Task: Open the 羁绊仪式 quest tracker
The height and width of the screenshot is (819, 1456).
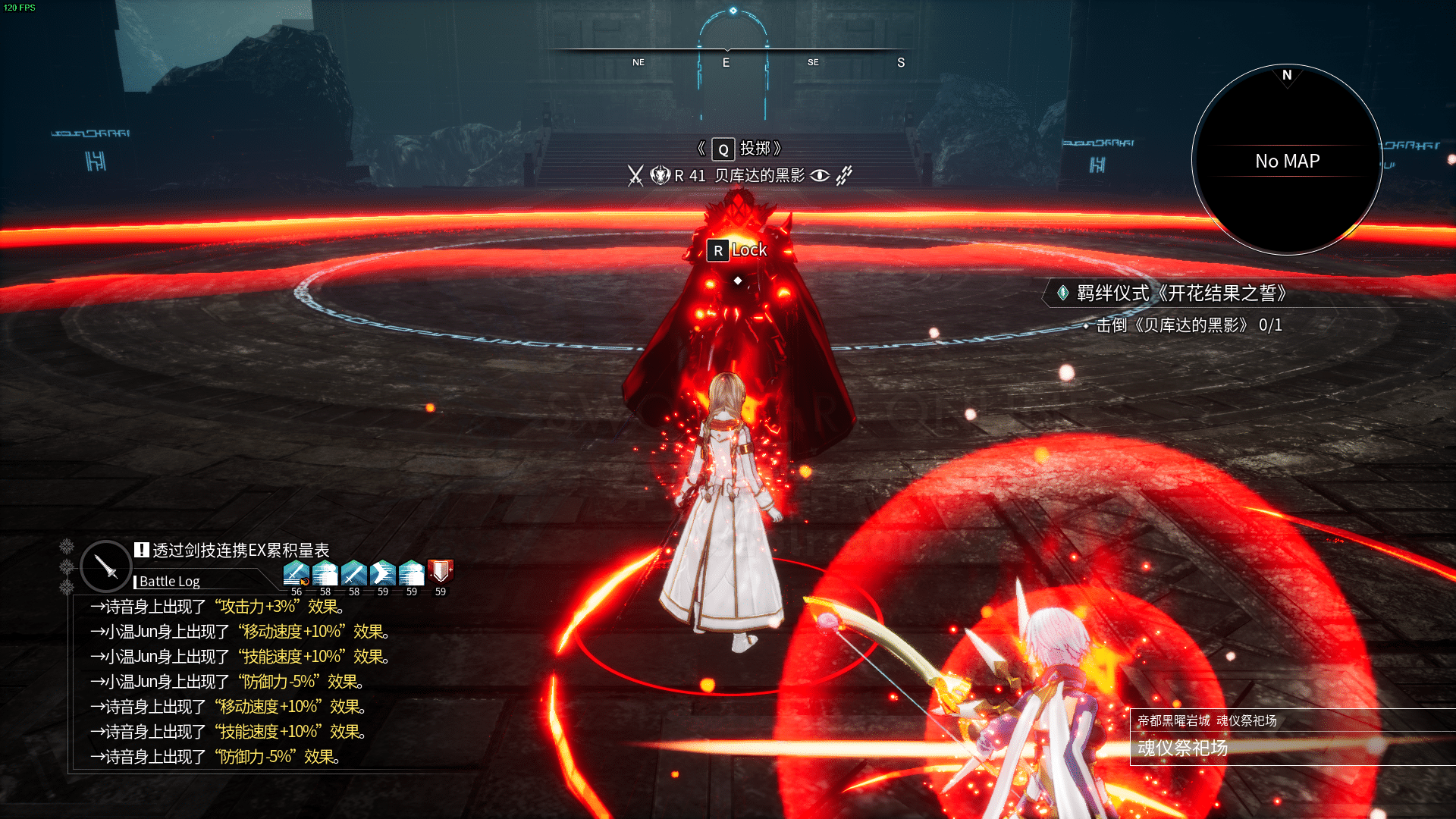Action: click(1180, 293)
